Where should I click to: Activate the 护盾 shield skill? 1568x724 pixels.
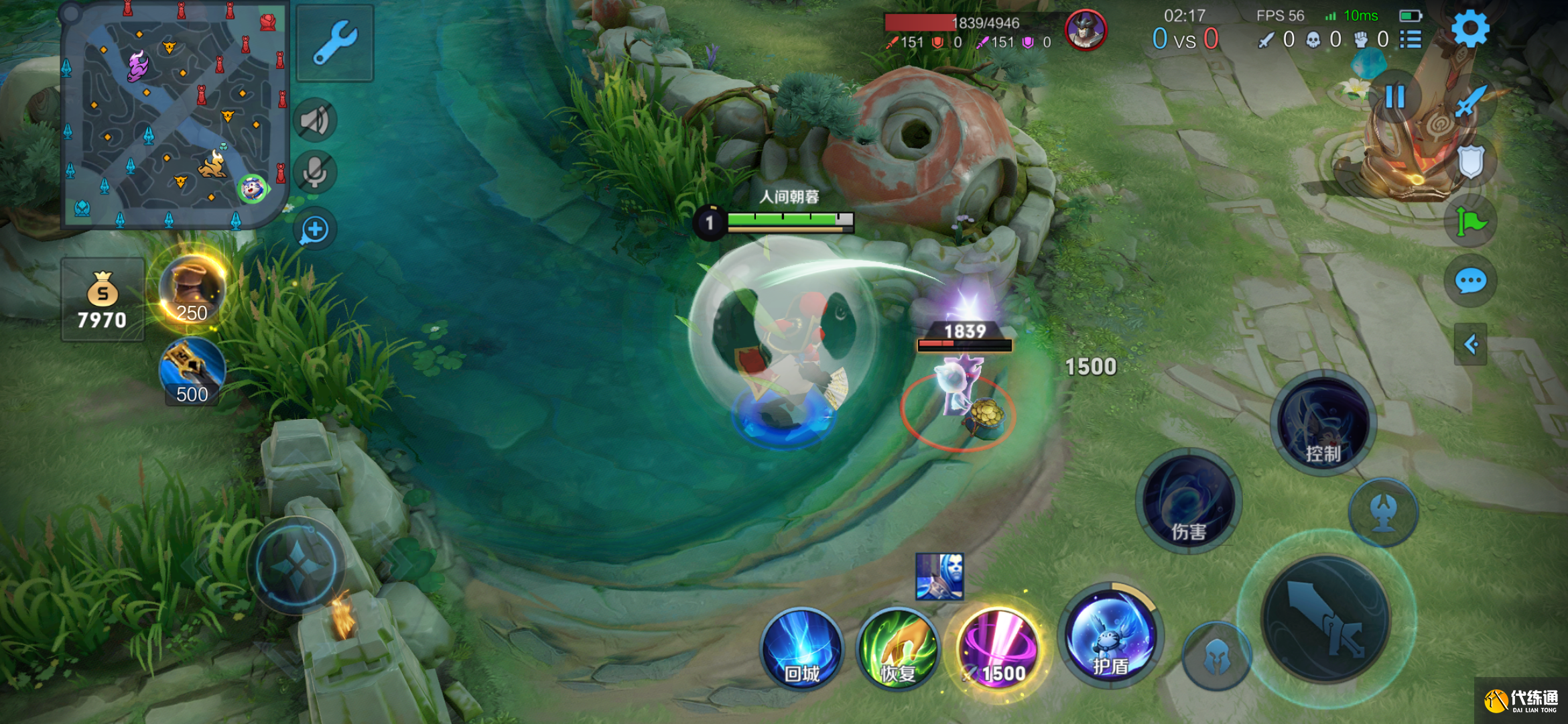pyautogui.click(x=1110, y=636)
